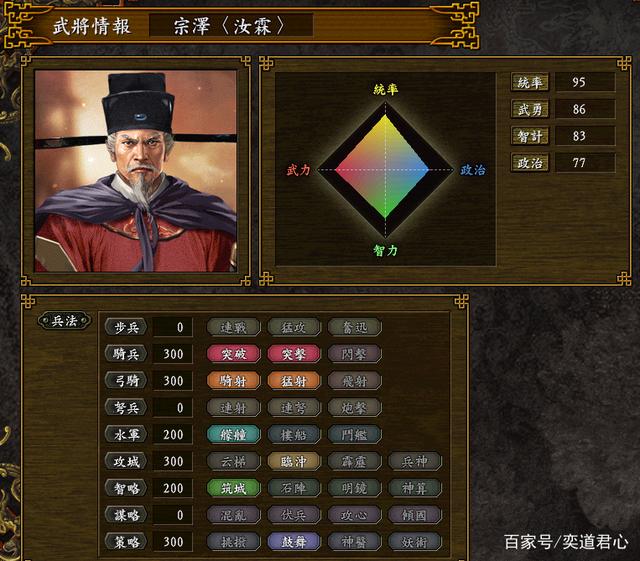This screenshot has width=640, height=561.
Task: Open the 兵法 tactics header
Action: pyautogui.click(x=64, y=321)
